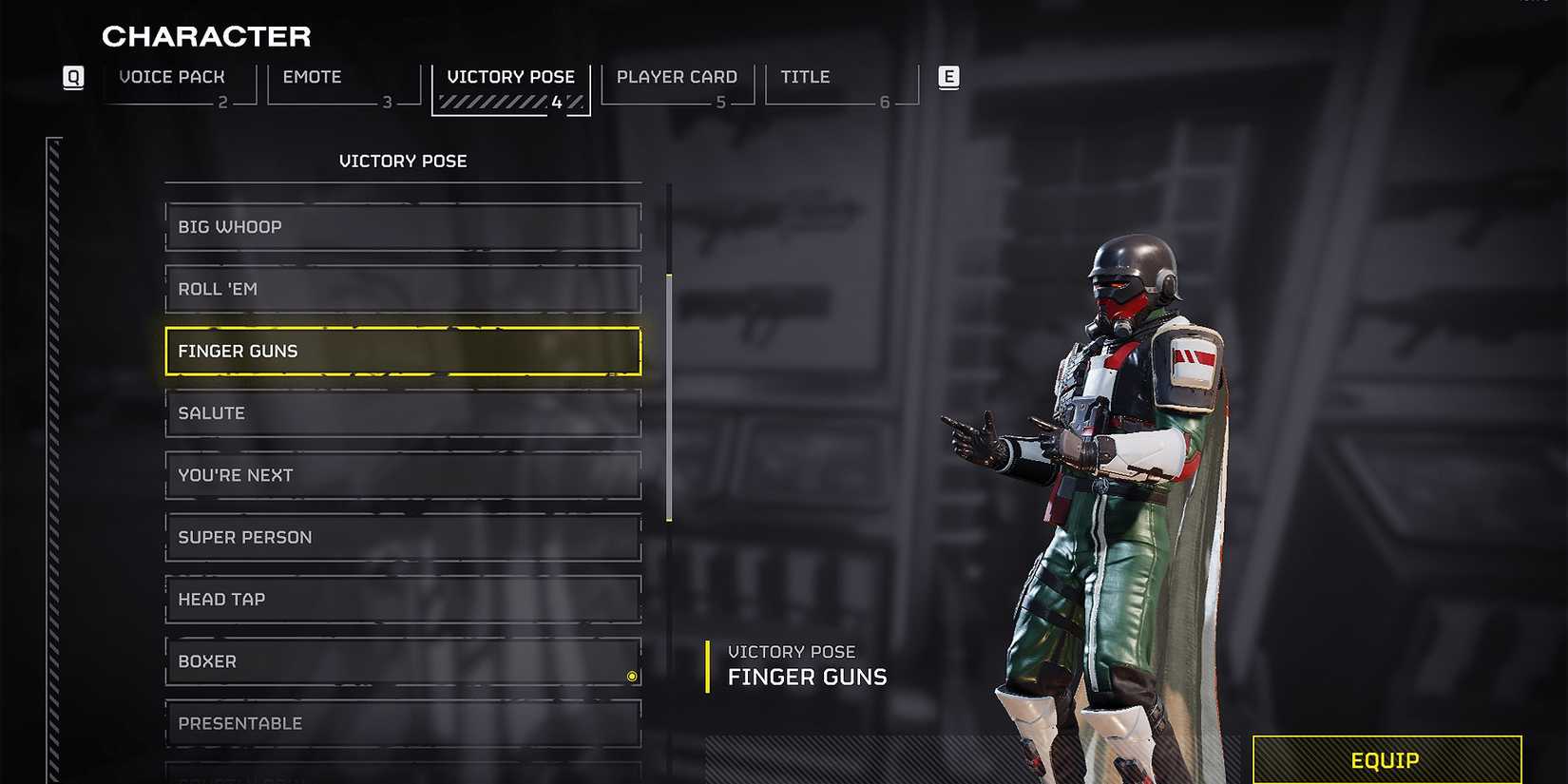Select the Big Whoop victory pose
The height and width of the screenshot is (784, 1568).
point(403,226)
